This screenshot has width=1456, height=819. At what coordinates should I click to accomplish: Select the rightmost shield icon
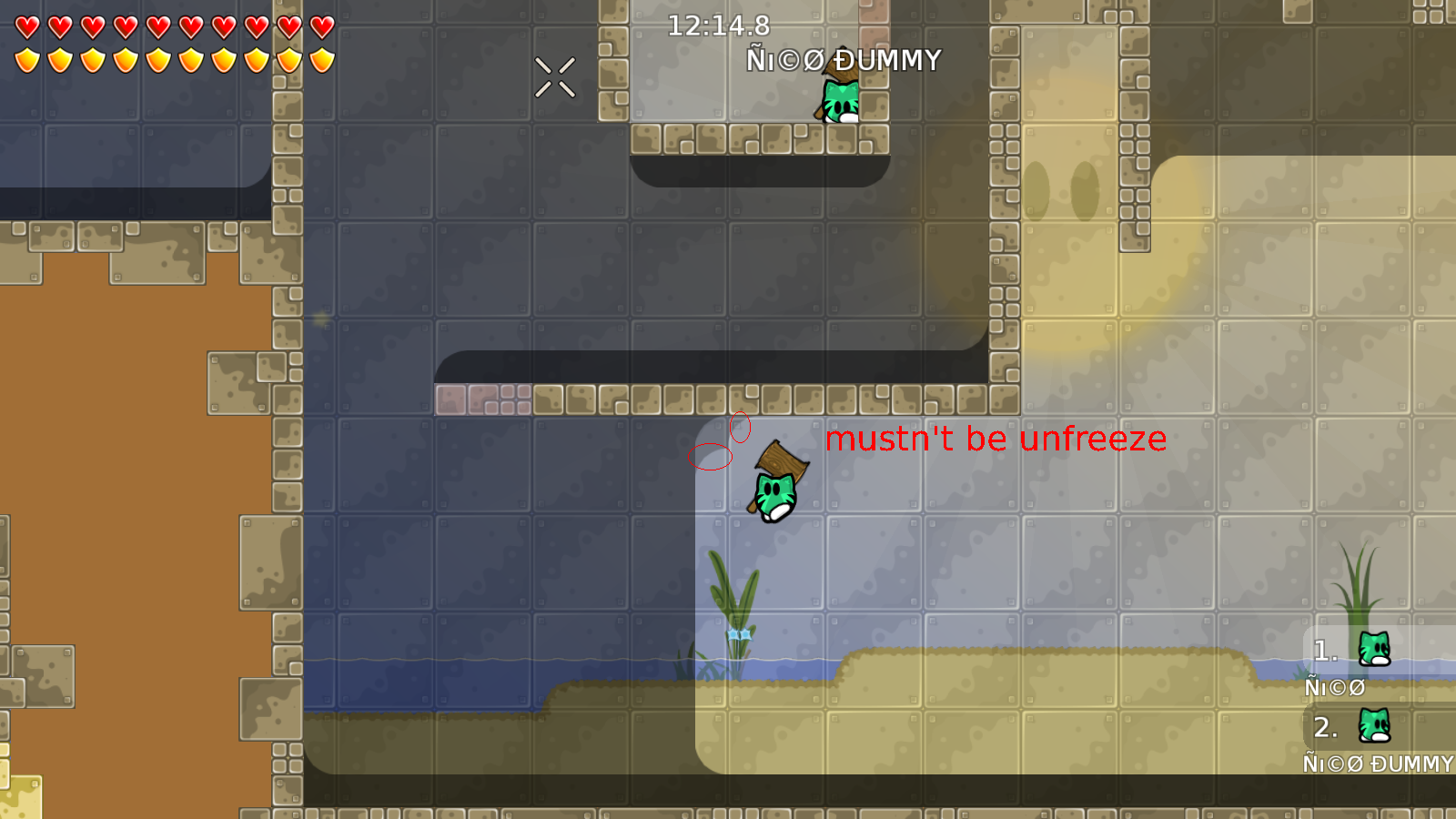pos(320,59)
